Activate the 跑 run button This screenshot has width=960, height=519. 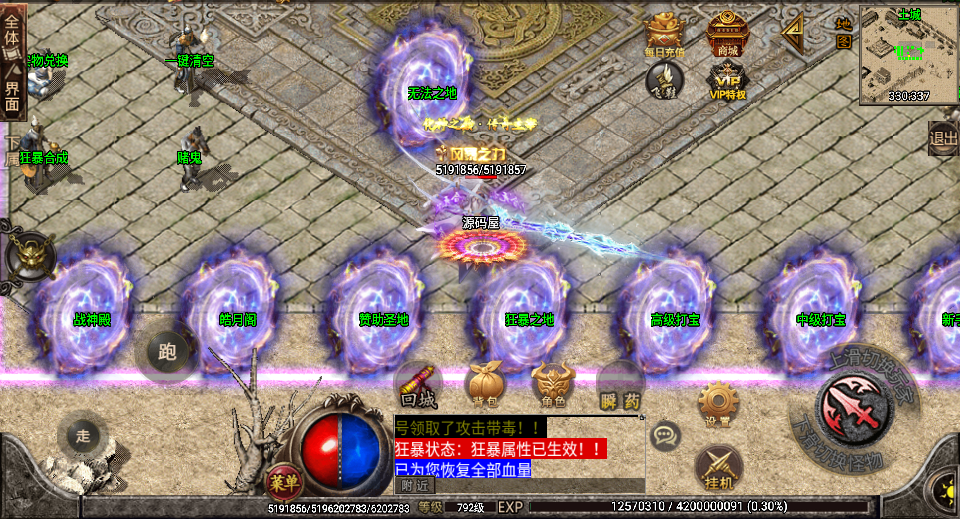[x=167, y=351]
